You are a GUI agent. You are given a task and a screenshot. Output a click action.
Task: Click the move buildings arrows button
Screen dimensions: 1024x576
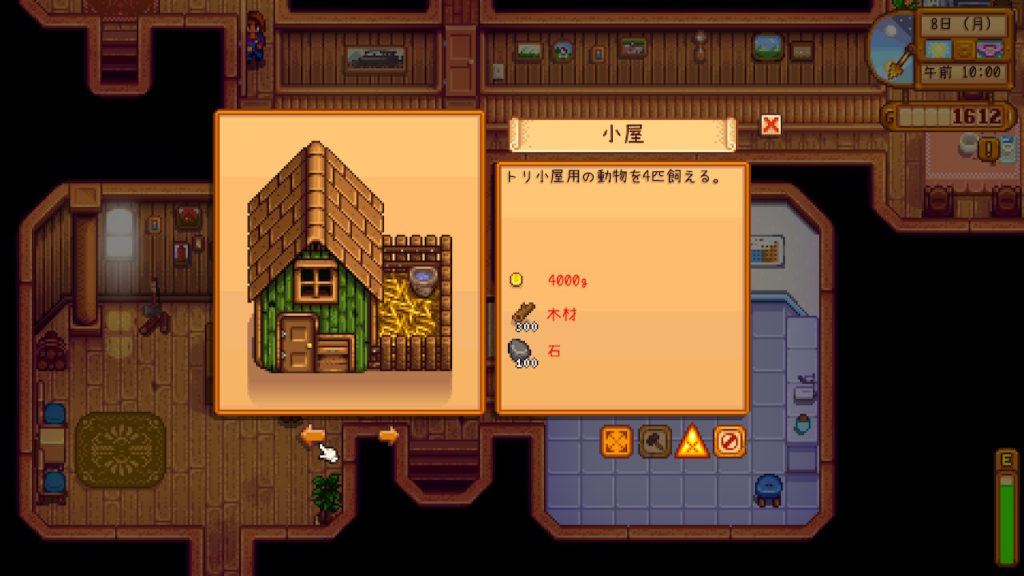pos(617,441)
